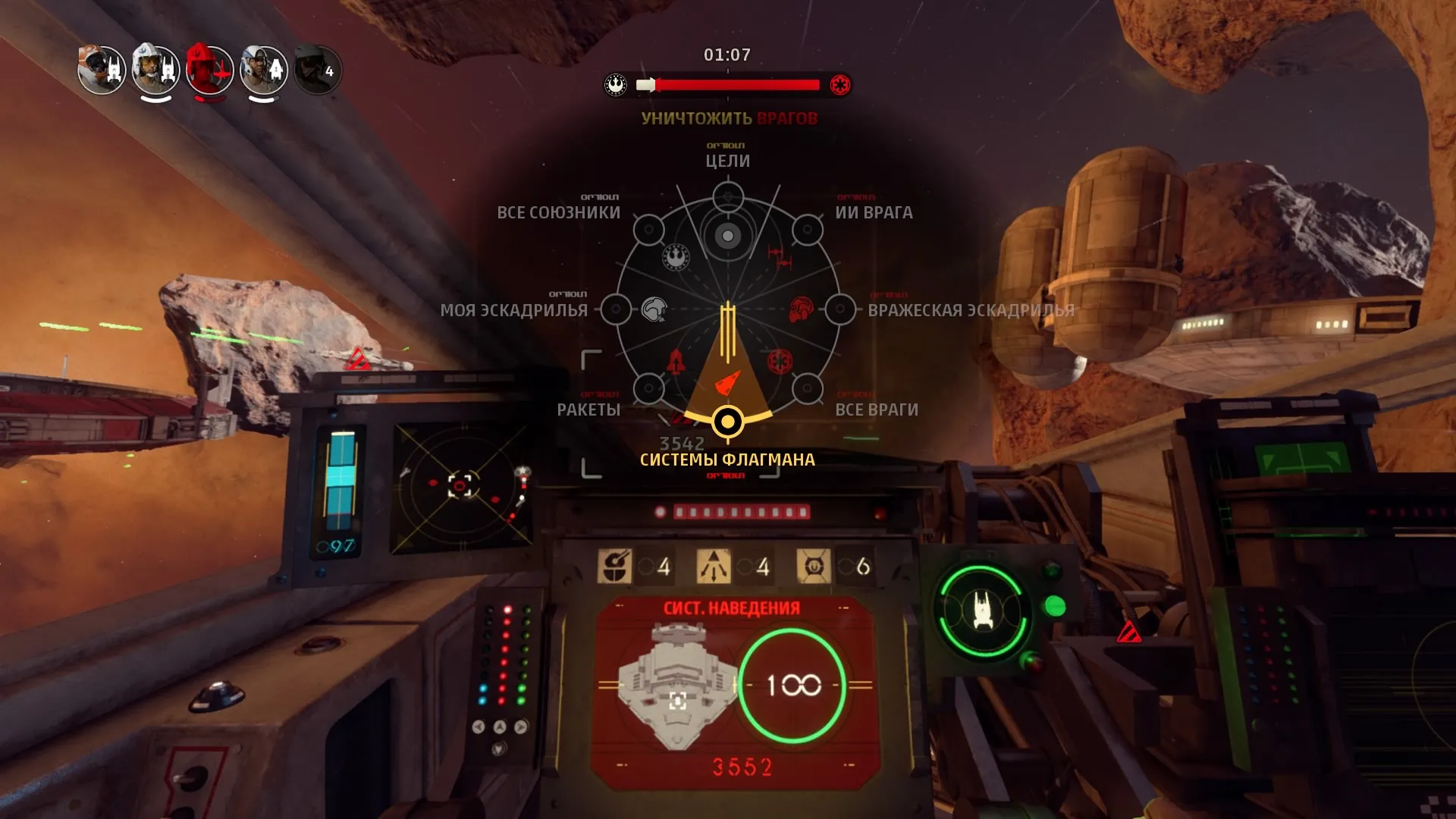Choose ВРАЖЕСКАЯ ЭСКАДРИЛЬЯ targeting option
The width and height of the screenshot is (1456, 819).
(x=839, y=309)
